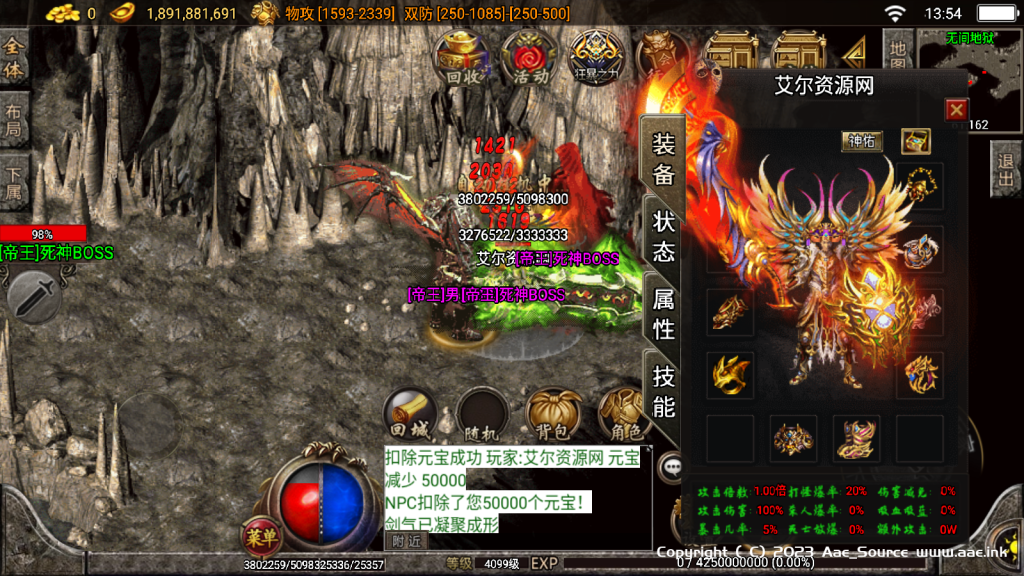This screenshot has width=1024, height=576.
Task: Select the 全体 all-units button
Action: [x=13, y=57]
